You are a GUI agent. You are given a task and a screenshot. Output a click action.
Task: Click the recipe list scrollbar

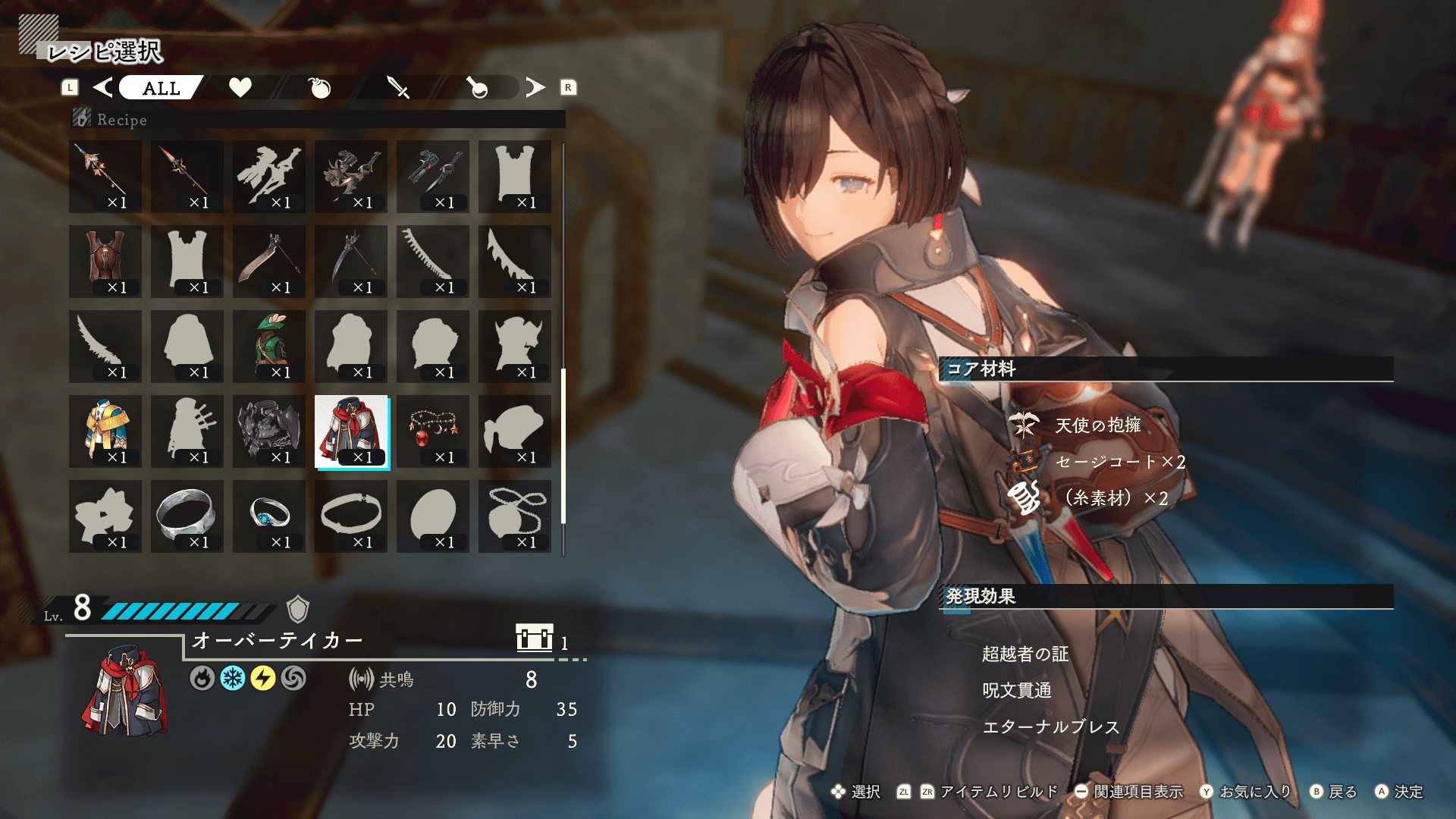tap(563, 446)
